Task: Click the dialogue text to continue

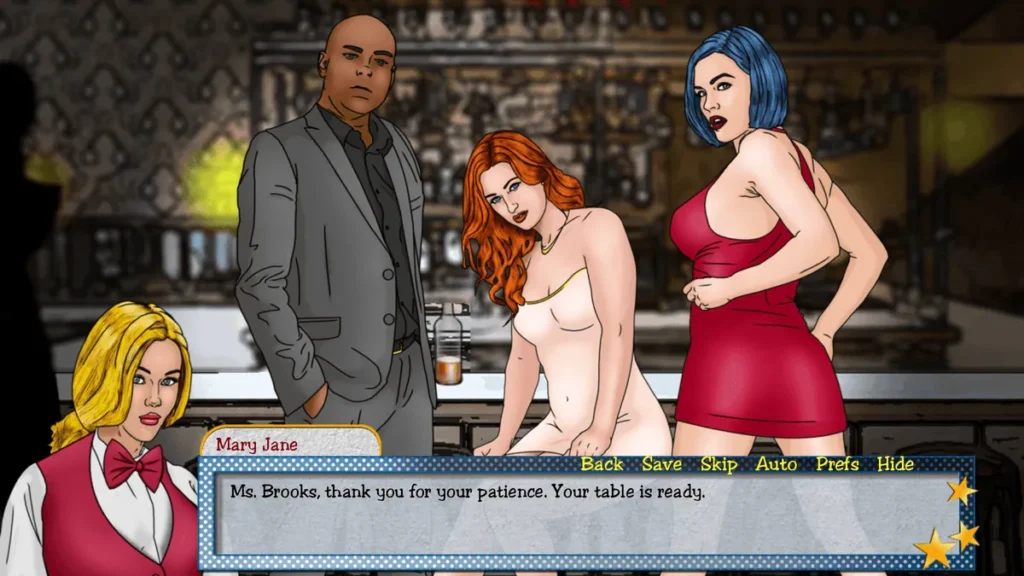Action: point(467,492)
